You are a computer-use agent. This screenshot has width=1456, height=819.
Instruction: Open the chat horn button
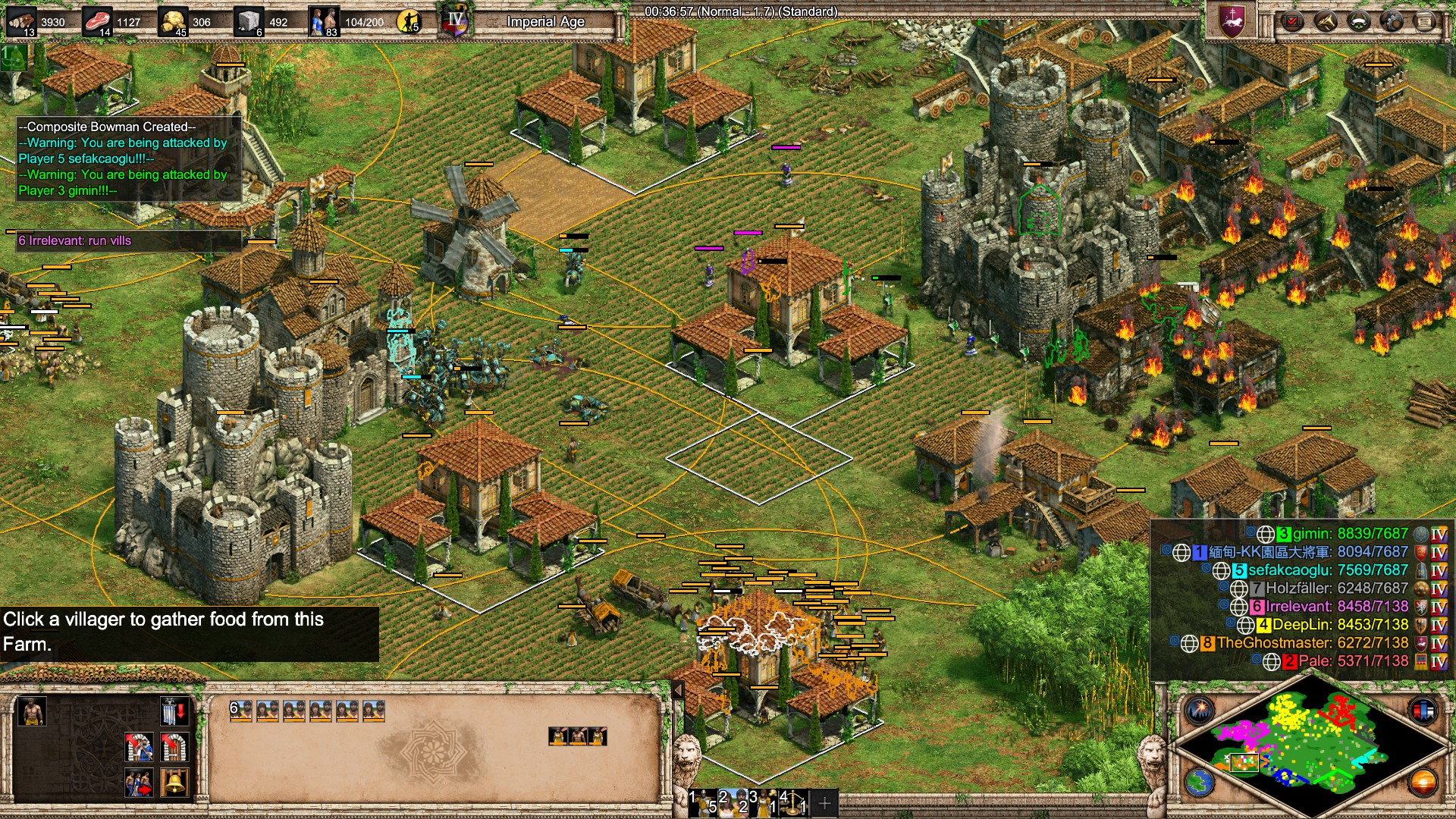click(x=1326, y=21)
